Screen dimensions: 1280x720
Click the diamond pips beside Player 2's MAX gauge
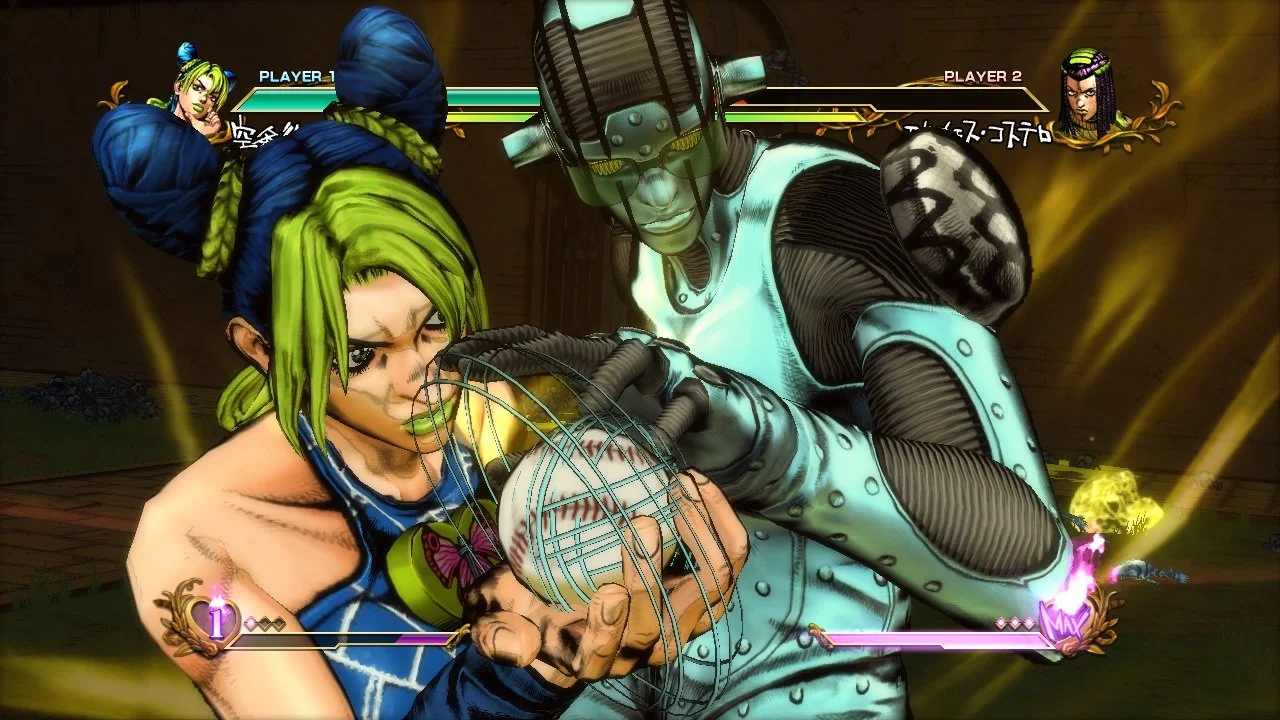click(1015, 622)
